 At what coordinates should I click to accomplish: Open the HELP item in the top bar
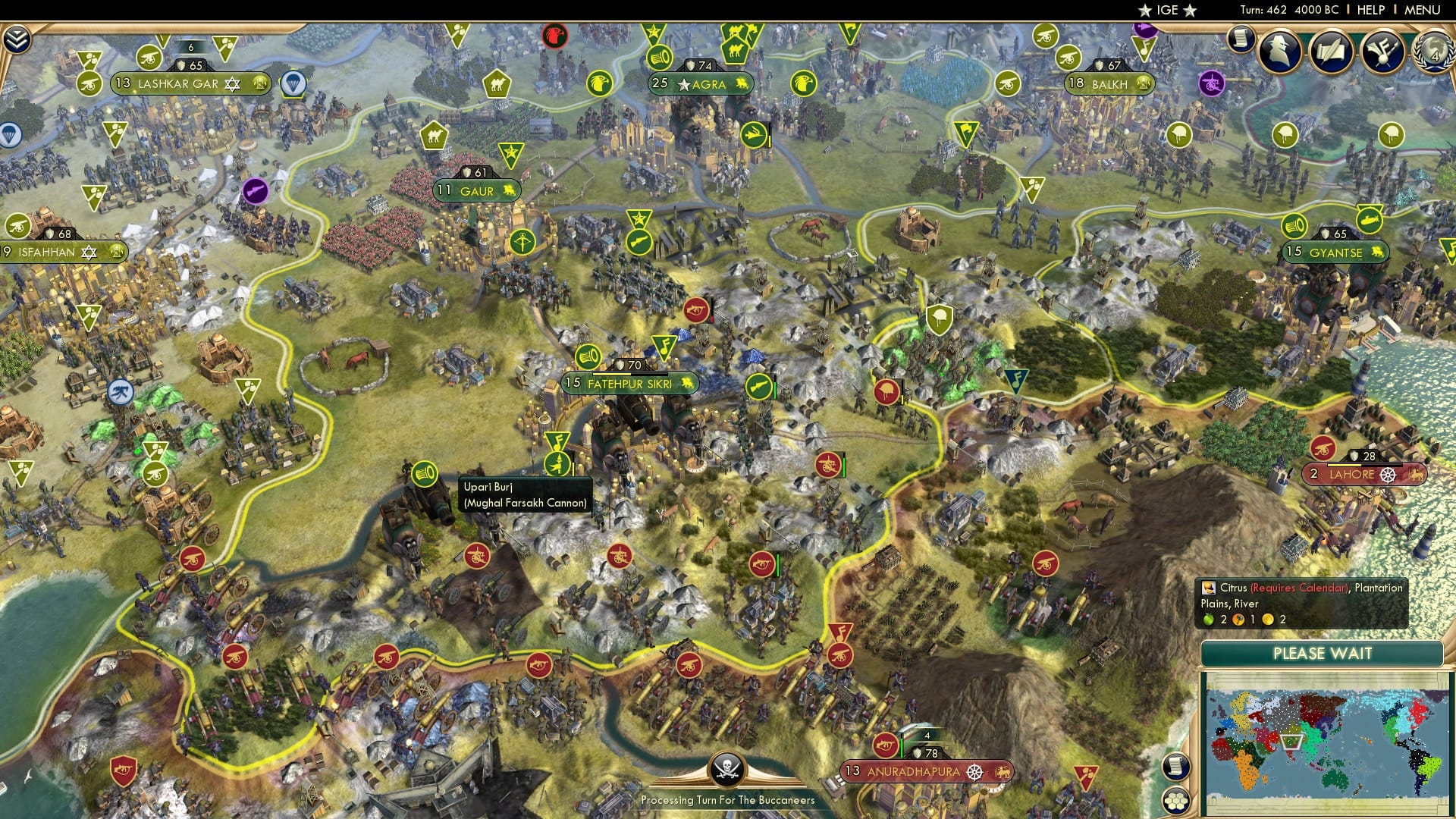(x=1370, y=11)
